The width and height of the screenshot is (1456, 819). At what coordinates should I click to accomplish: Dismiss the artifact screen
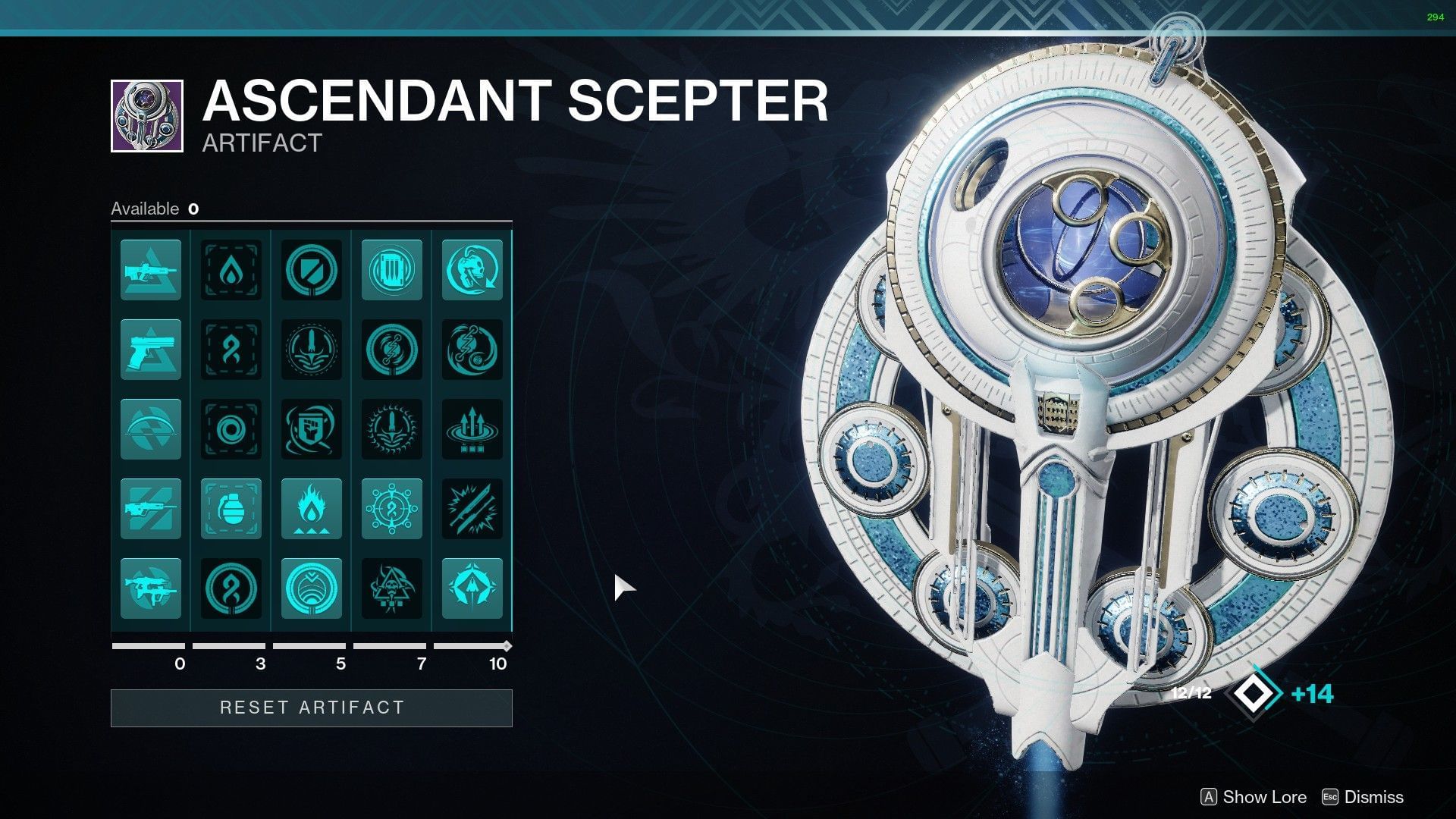click(1371, 797)
